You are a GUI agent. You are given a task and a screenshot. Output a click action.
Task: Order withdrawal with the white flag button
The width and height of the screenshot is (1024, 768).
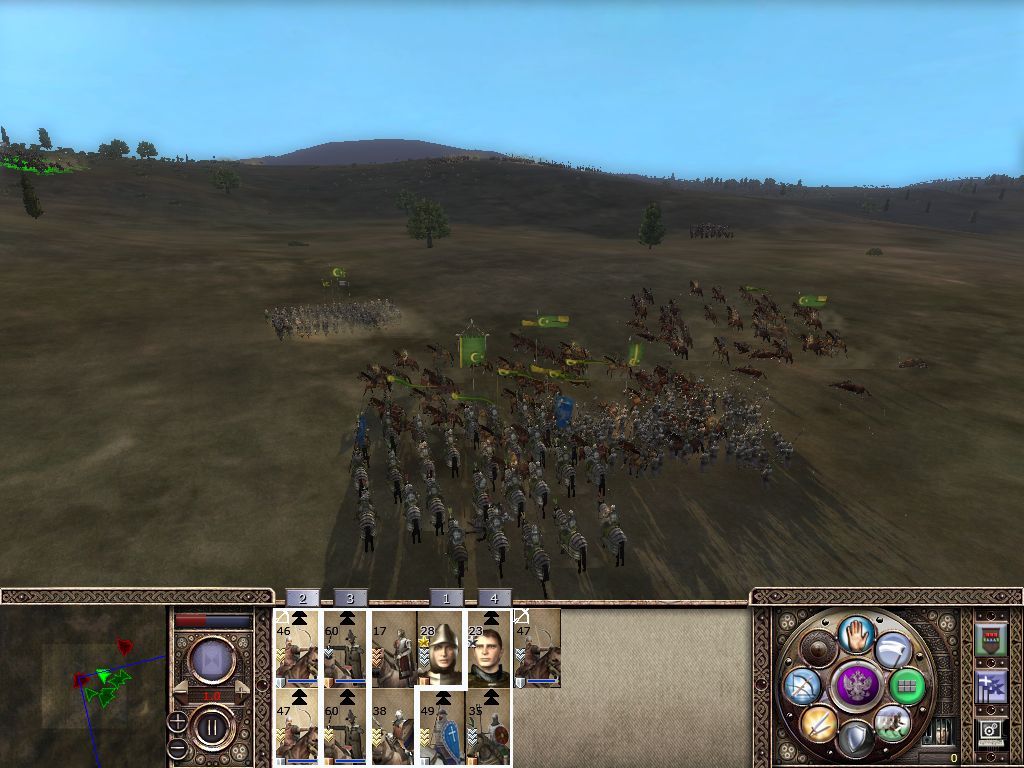(x=893, y=651)
